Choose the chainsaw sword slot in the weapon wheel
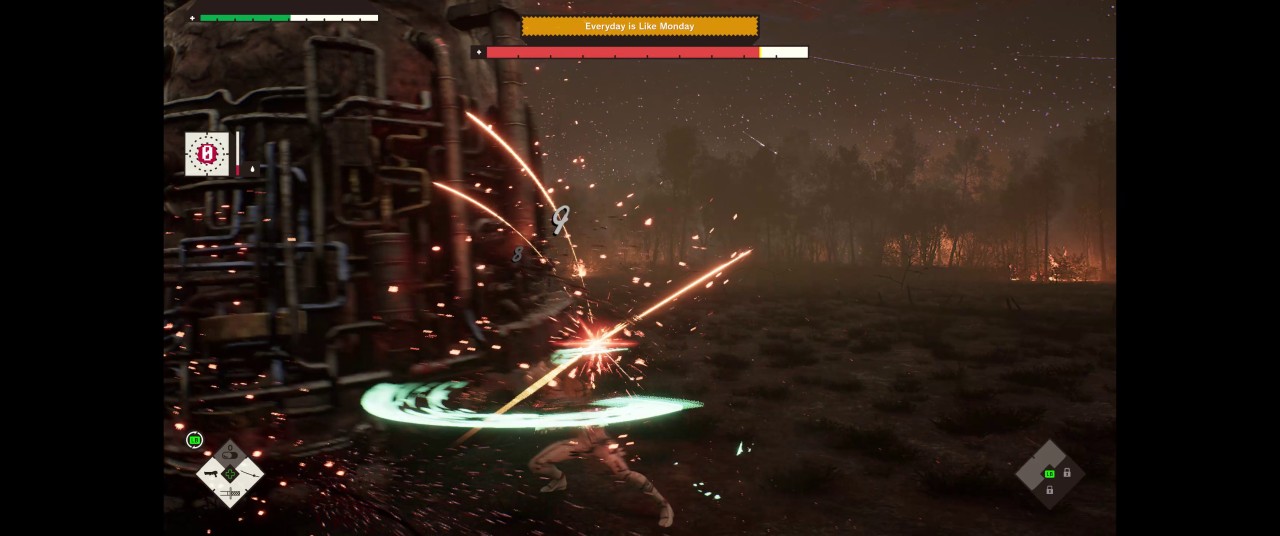Image resolution: width=1280 pixels, height=536 pixels. pos(229,493)
